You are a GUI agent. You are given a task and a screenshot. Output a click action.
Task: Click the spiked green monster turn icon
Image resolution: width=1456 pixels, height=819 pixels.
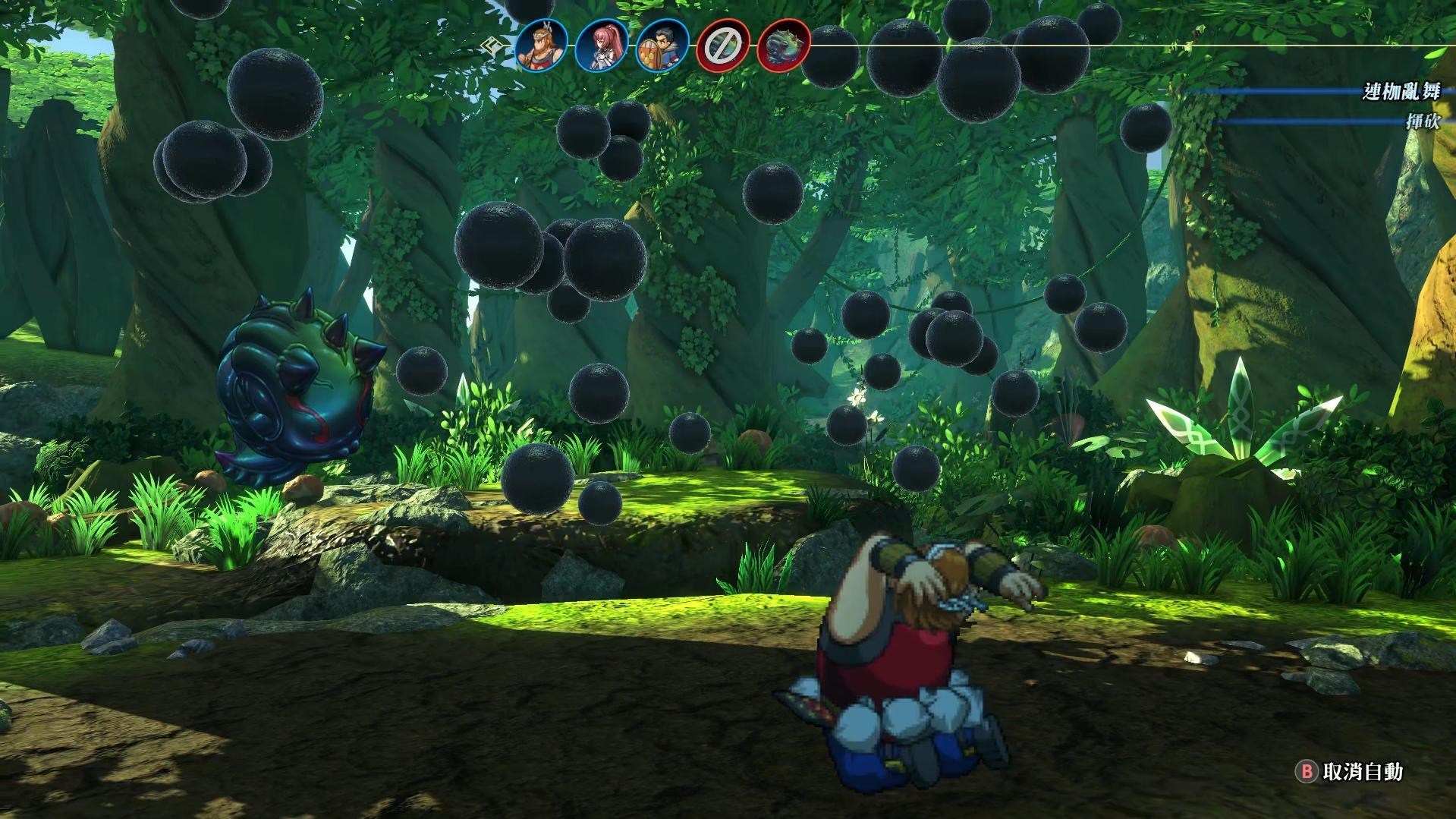click(784, 46)
